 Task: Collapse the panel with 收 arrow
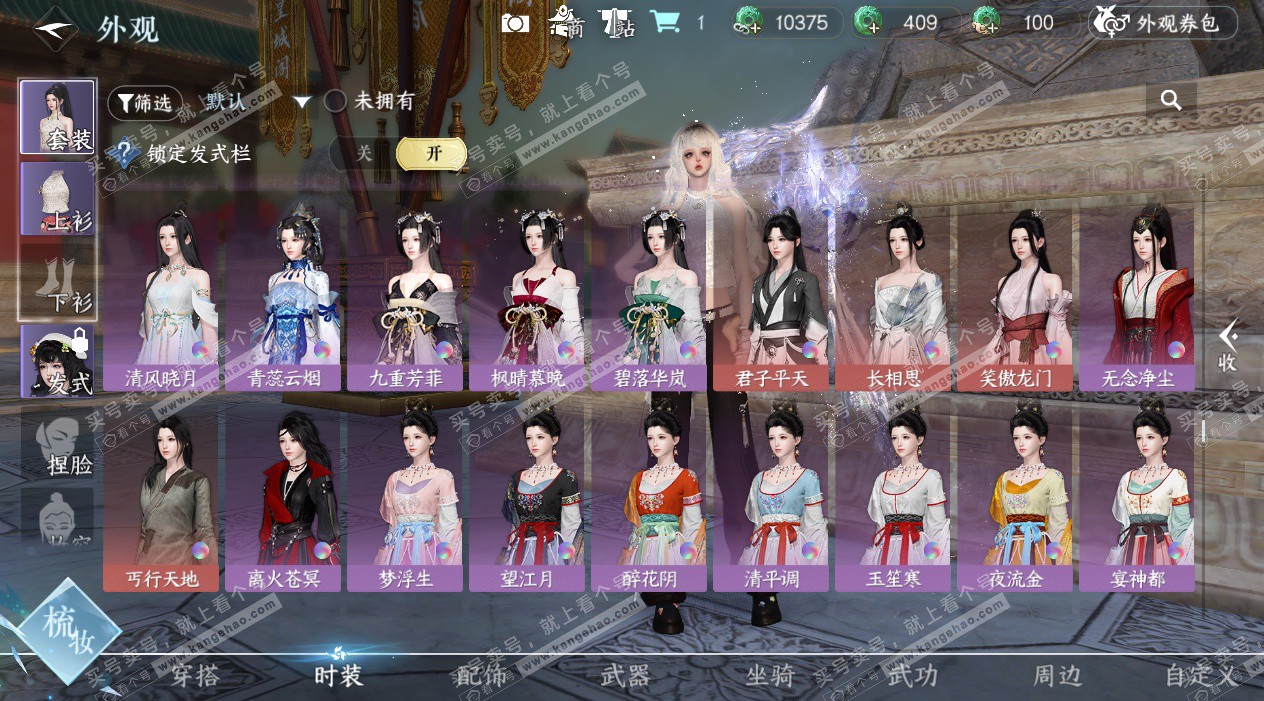1228,345
